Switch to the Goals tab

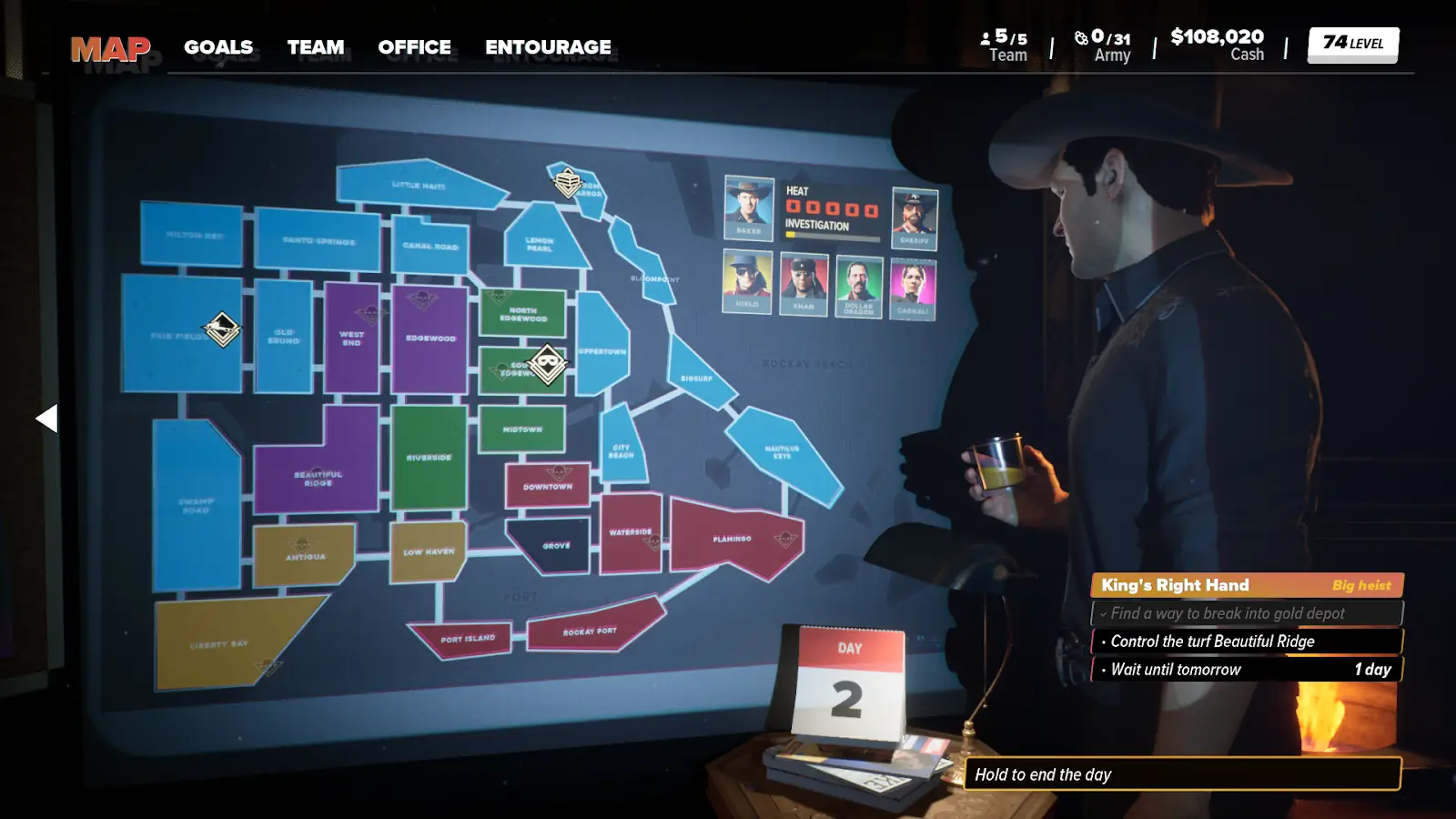point(218,47)
